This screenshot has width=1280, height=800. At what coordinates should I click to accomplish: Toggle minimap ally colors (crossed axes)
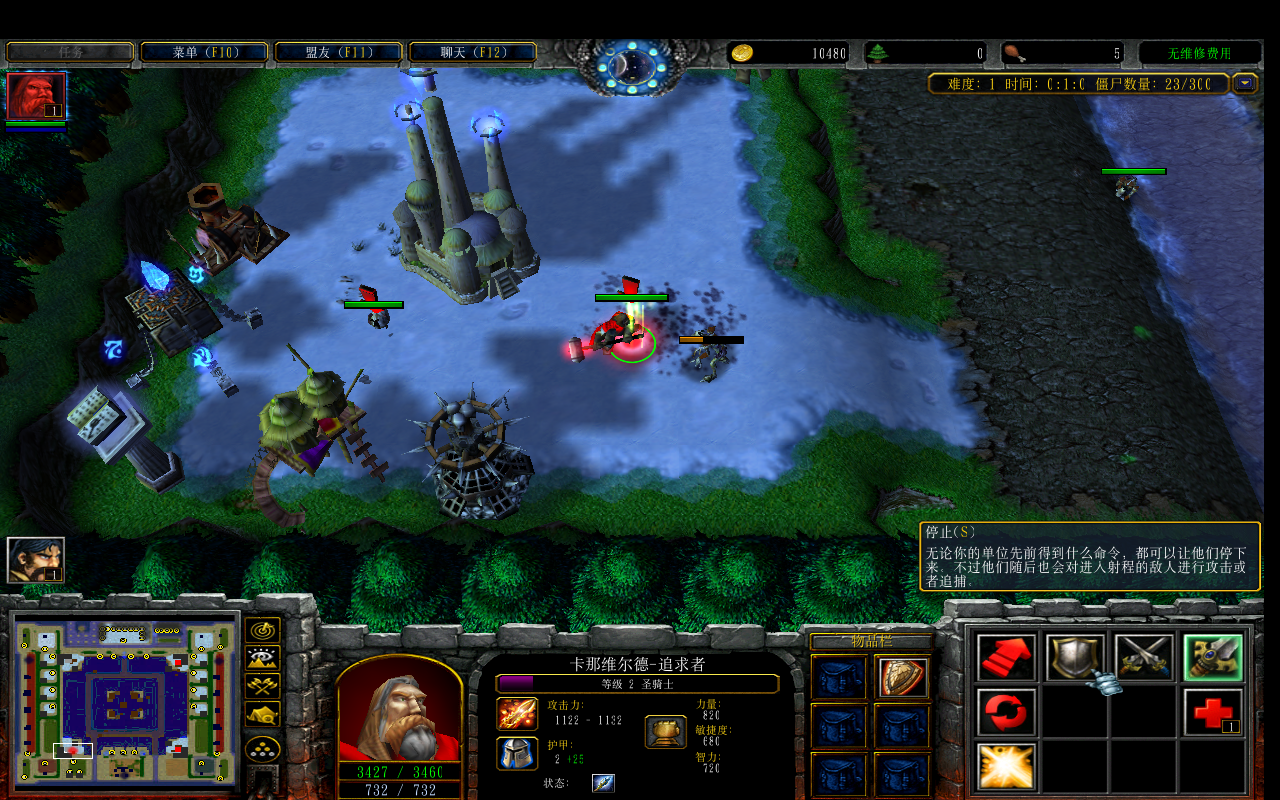click(262, 686)
